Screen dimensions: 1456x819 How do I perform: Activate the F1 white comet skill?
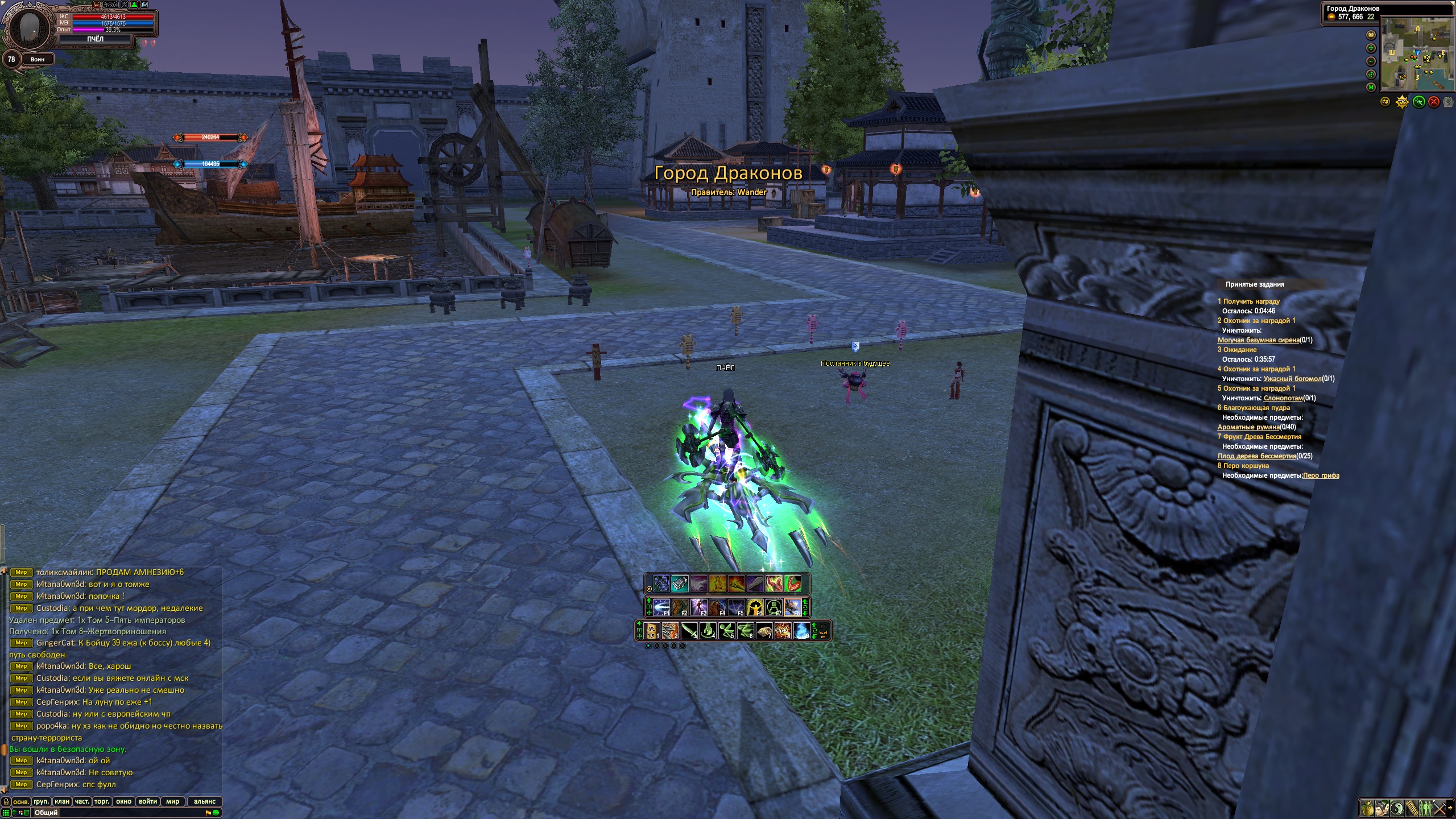coord(661,607)
